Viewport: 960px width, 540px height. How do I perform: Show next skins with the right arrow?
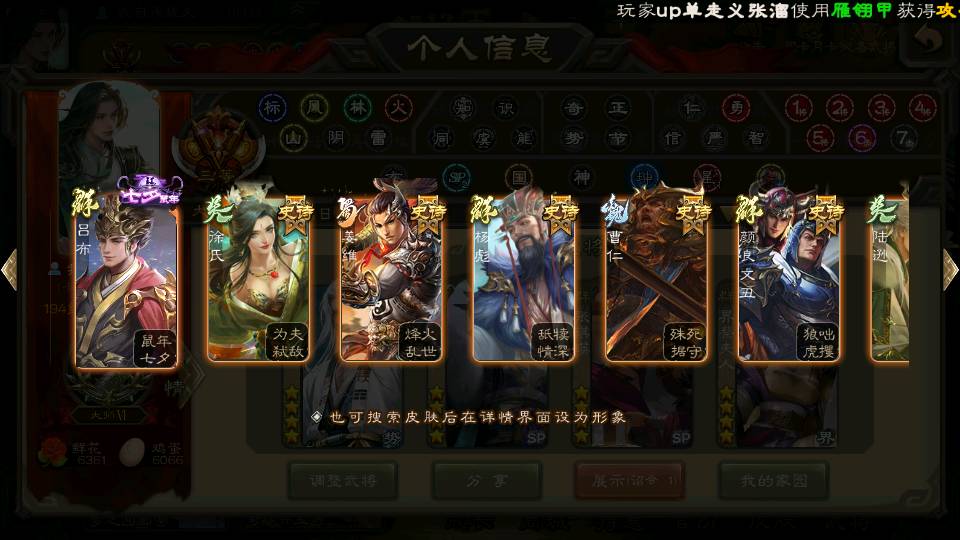pos(950,270)
